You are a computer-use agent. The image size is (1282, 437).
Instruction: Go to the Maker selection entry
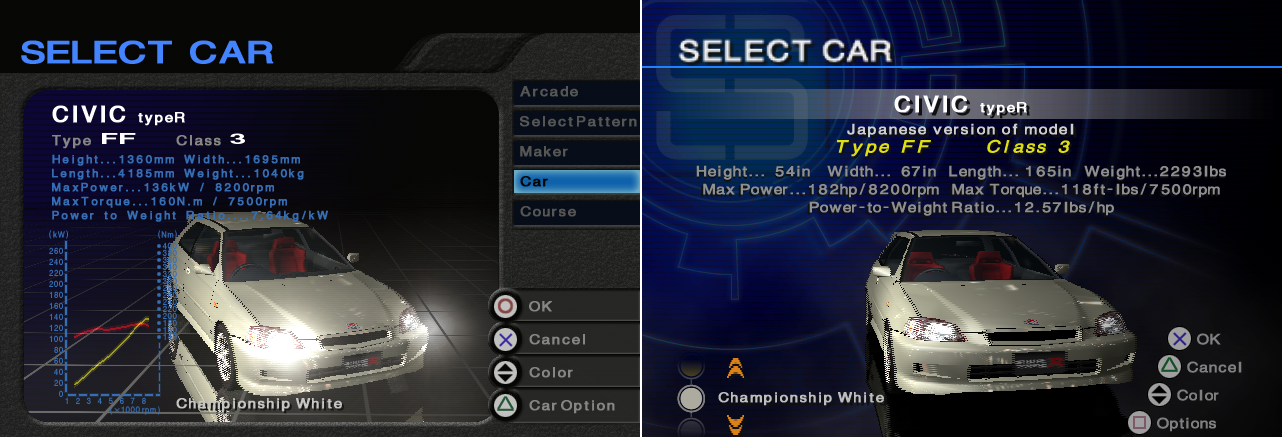pyautogui.click(x=576, y=152)
